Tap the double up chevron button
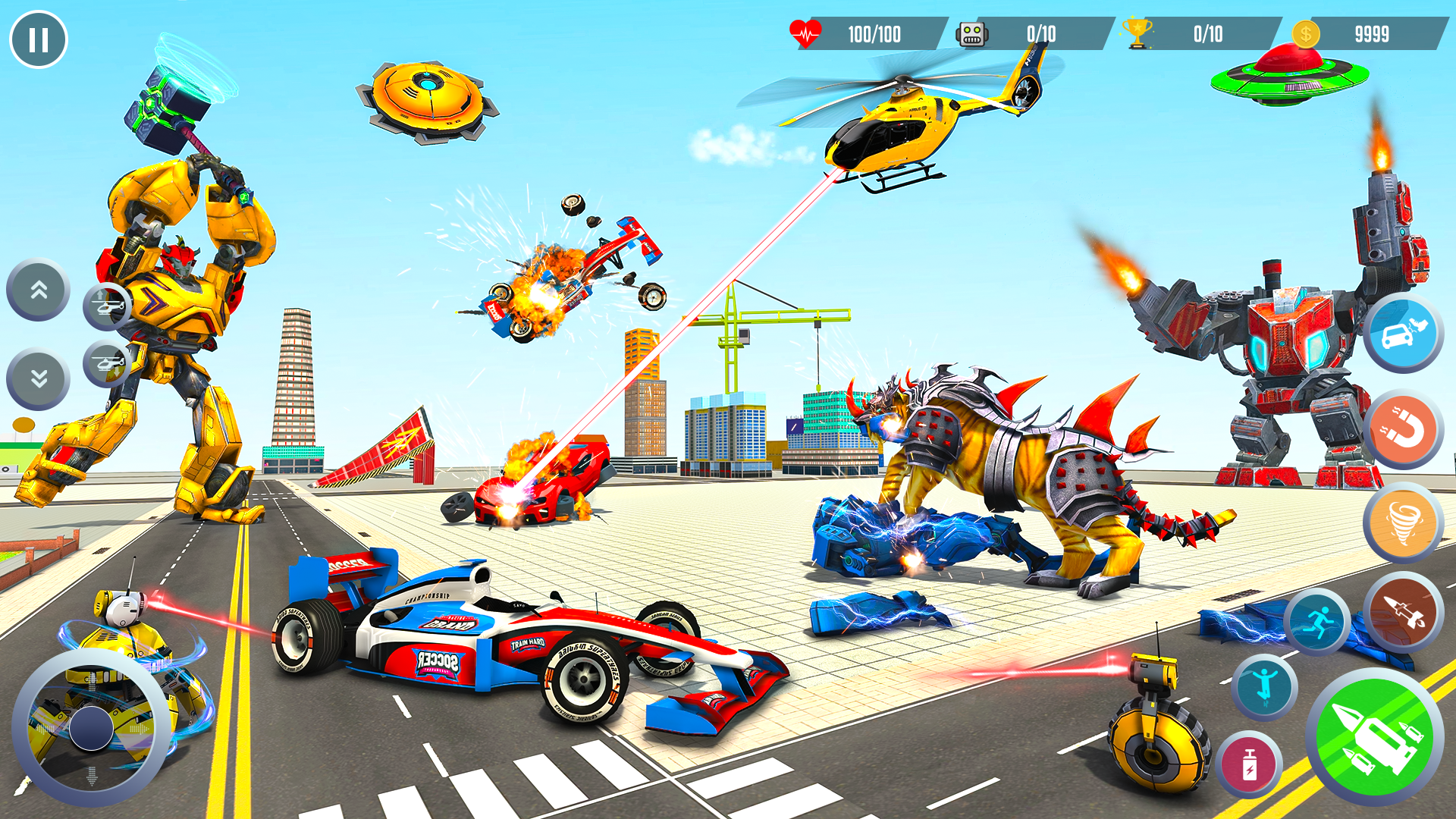The height and width of the screenshot is (819, 1456). pos(39,290)
